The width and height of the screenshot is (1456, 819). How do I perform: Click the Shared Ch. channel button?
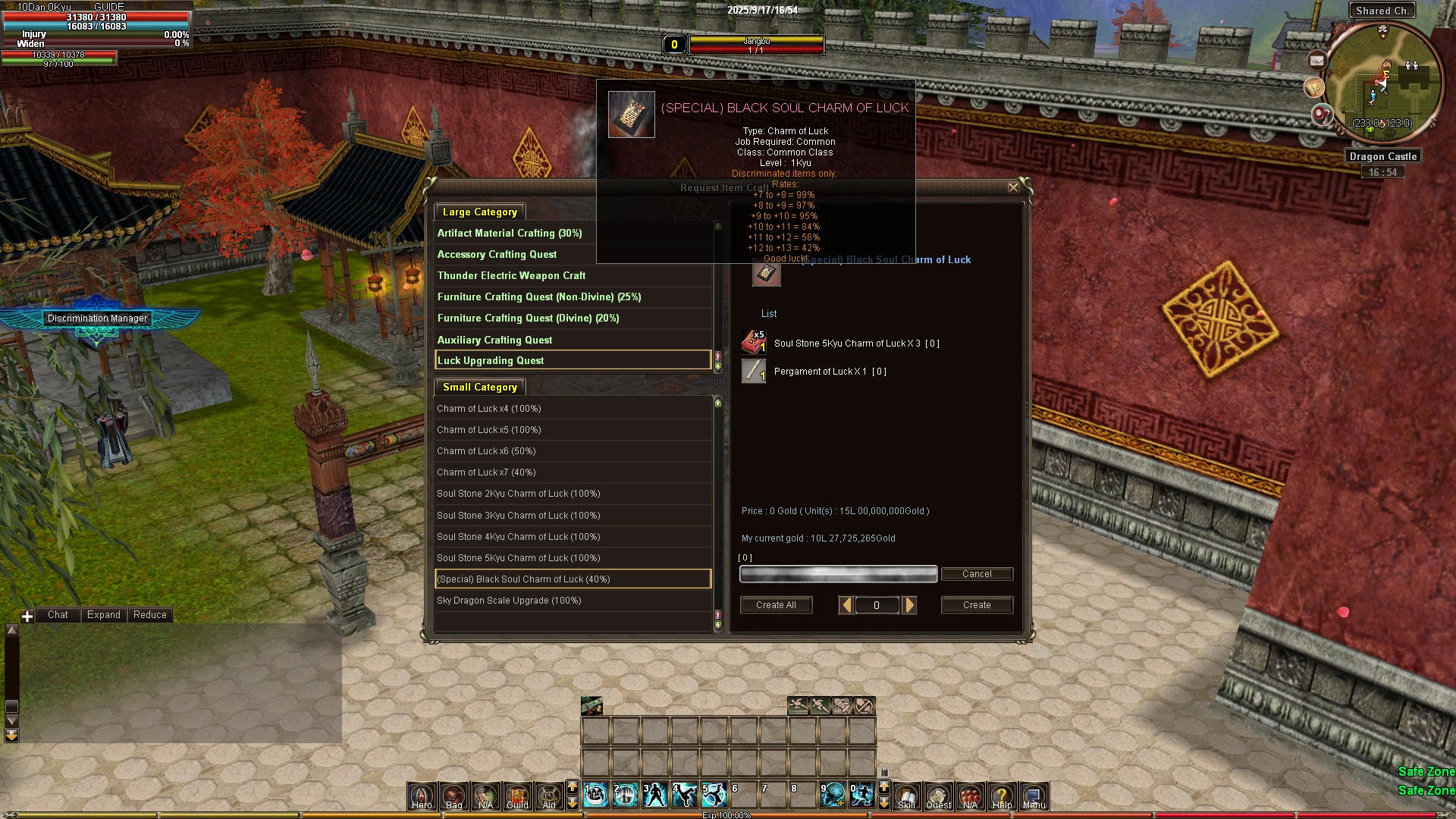(x=1382, y=11)
